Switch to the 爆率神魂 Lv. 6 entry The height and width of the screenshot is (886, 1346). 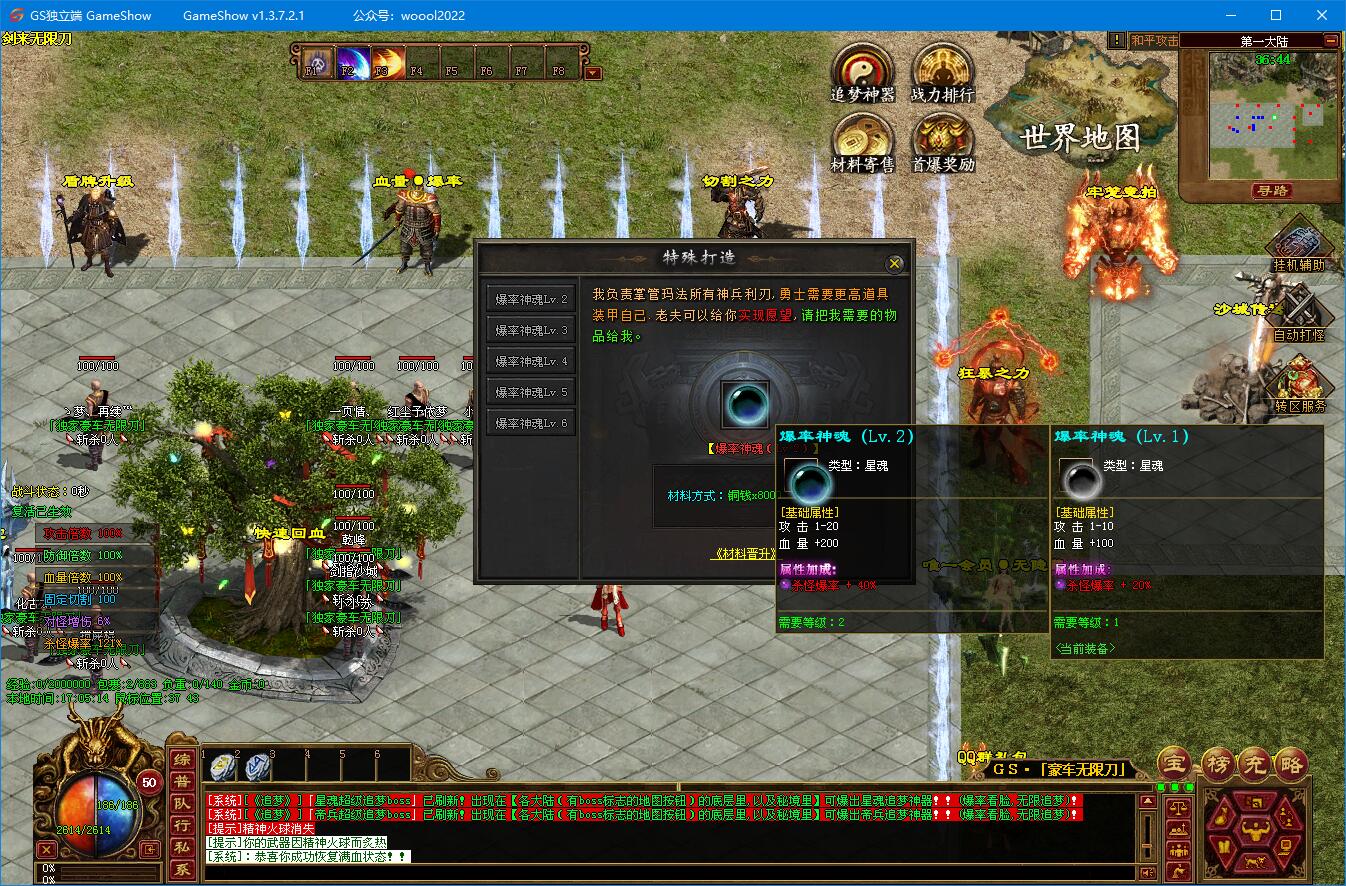(531, 423)
